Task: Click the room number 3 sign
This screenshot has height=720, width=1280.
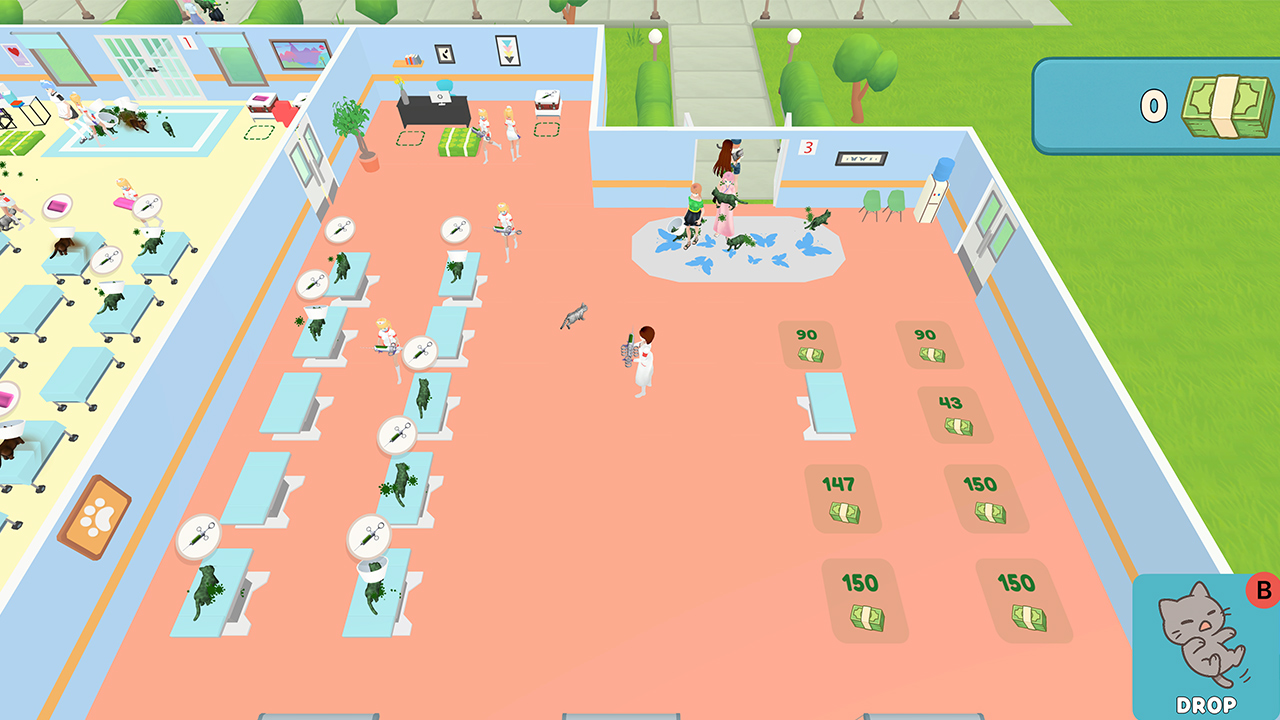Action: (x=806, y=148)
